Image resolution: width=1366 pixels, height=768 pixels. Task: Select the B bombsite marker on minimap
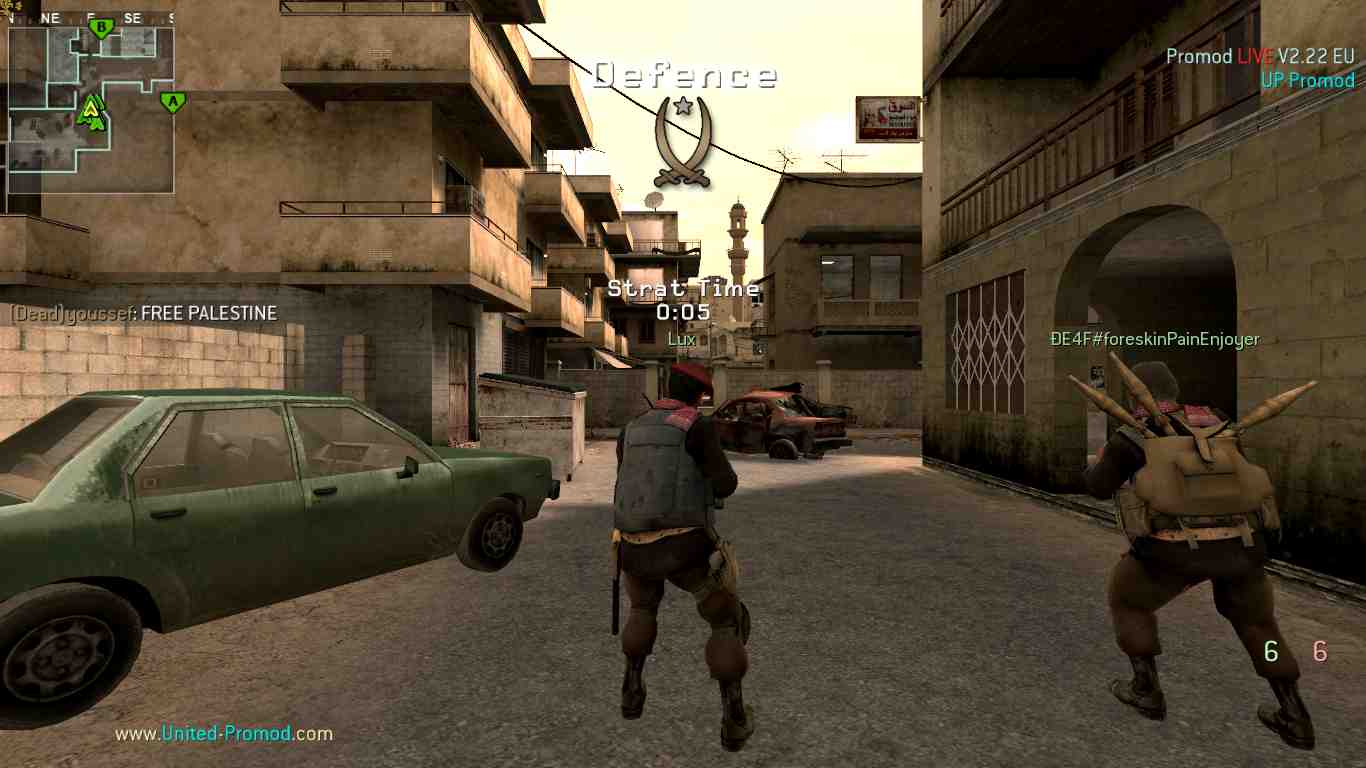pyautogui.click(x=100, y=27)
